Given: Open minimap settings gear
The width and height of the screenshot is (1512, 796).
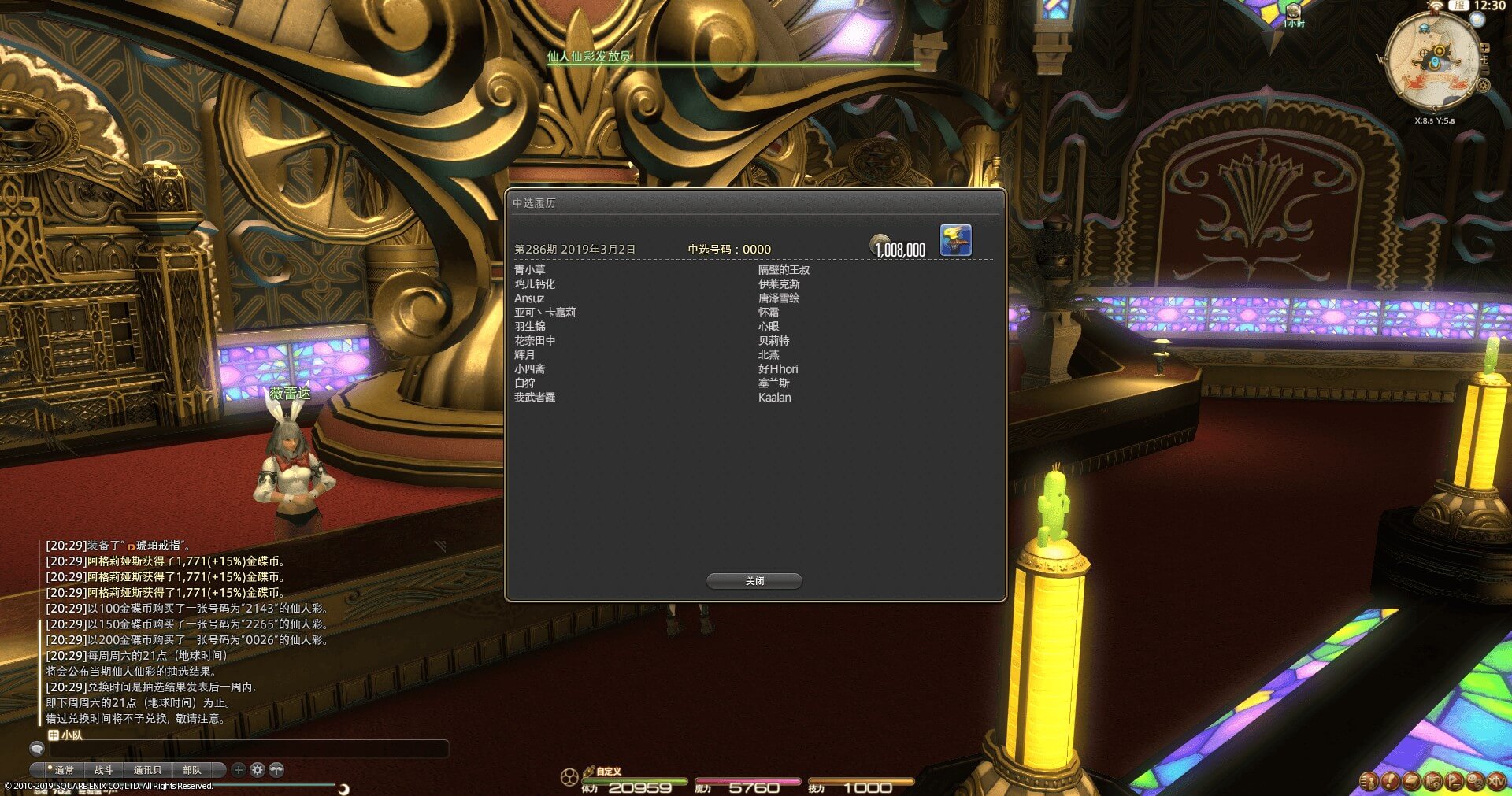Looking at the screenshot, I should click(1483, 85).
